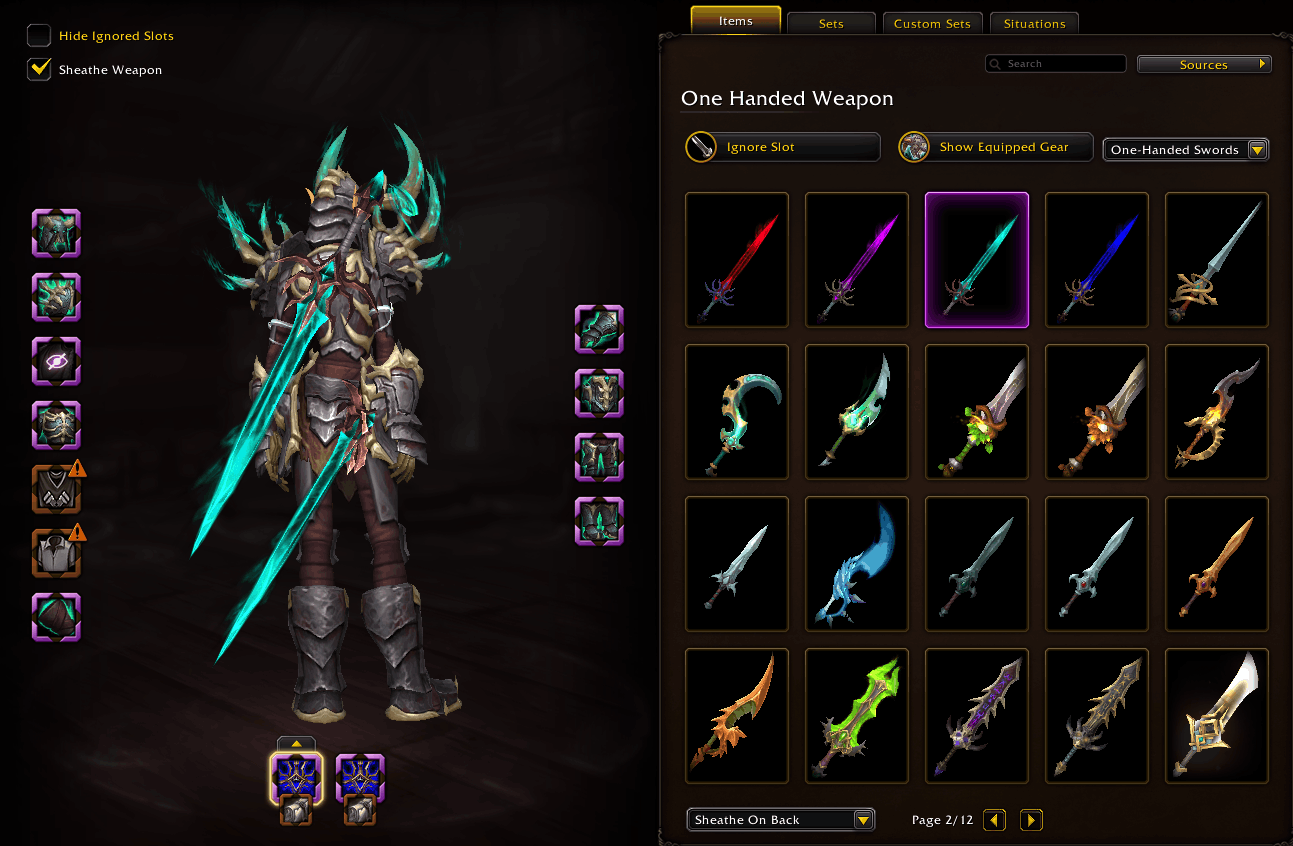This screenshot has width=1293, height=846.
Task: Open the gloves slot on the right column
Action: 599,330
